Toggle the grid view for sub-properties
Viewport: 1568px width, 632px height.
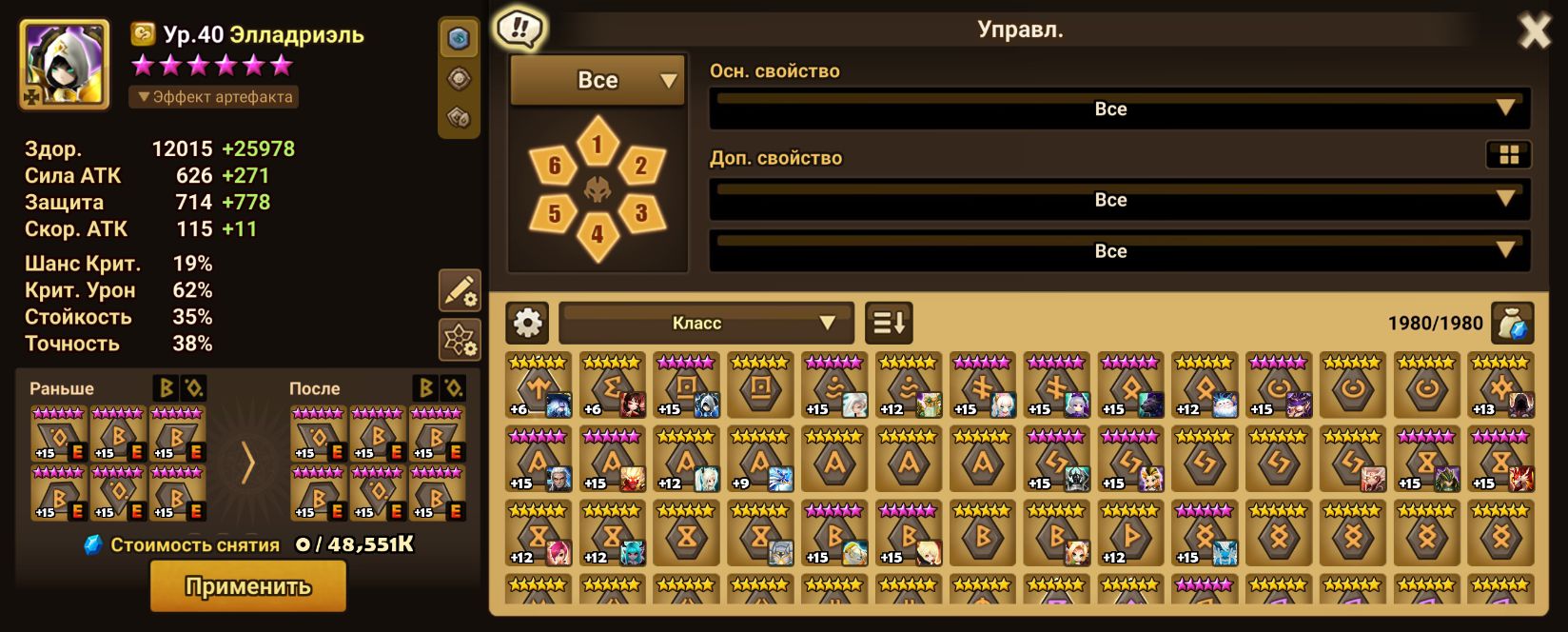point(1508,155)
